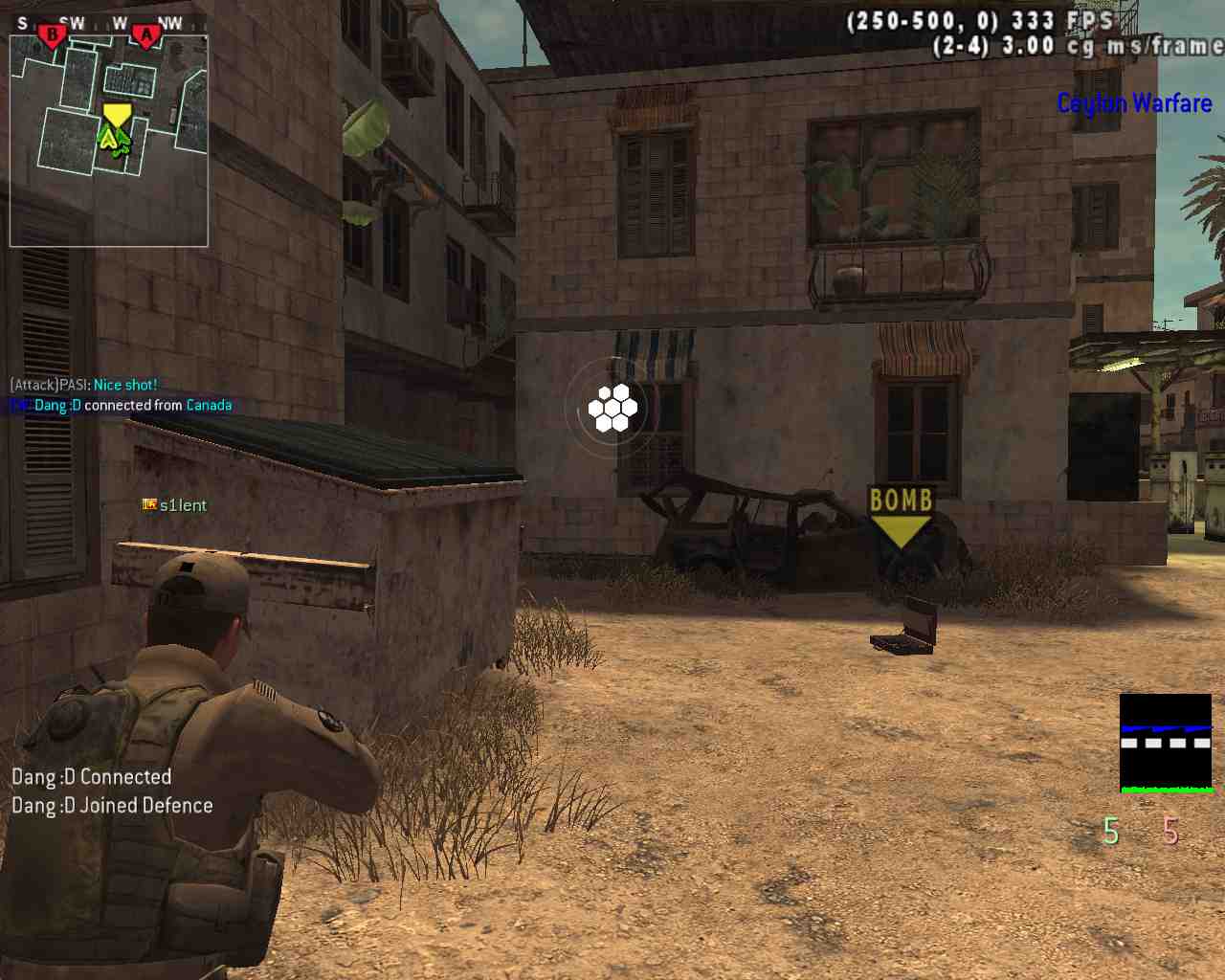
Task: Select the red B bombsite marker on minimap
Action: coord(52,36)
